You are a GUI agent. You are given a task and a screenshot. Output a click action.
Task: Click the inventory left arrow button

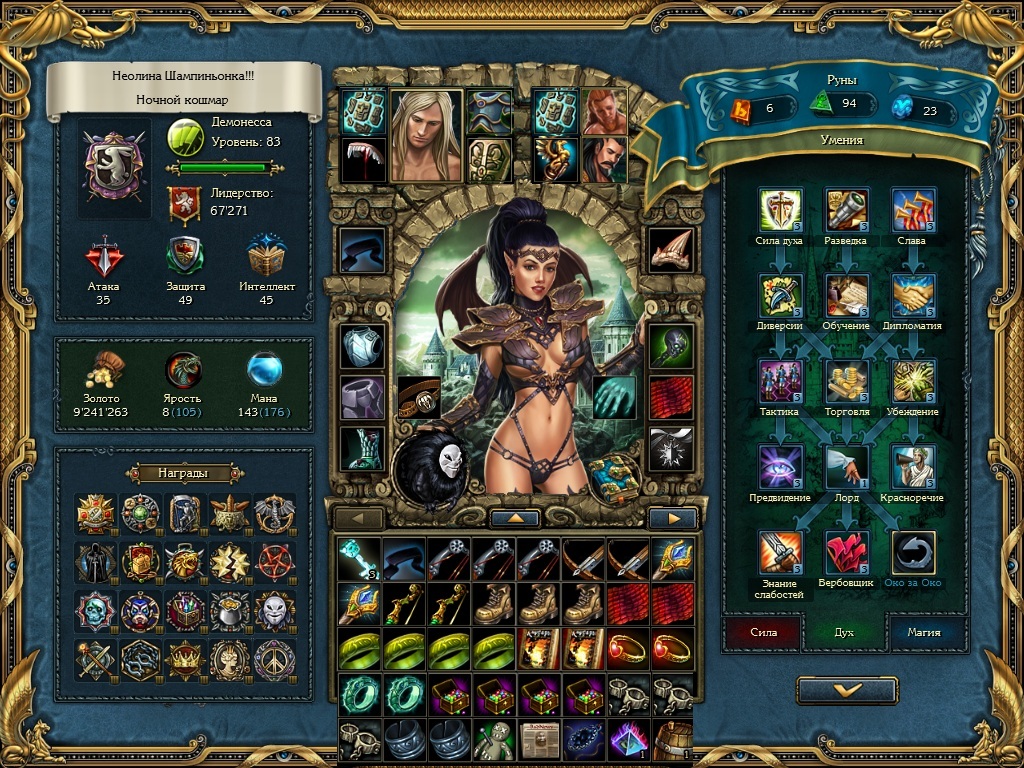[x=359, y=518]
